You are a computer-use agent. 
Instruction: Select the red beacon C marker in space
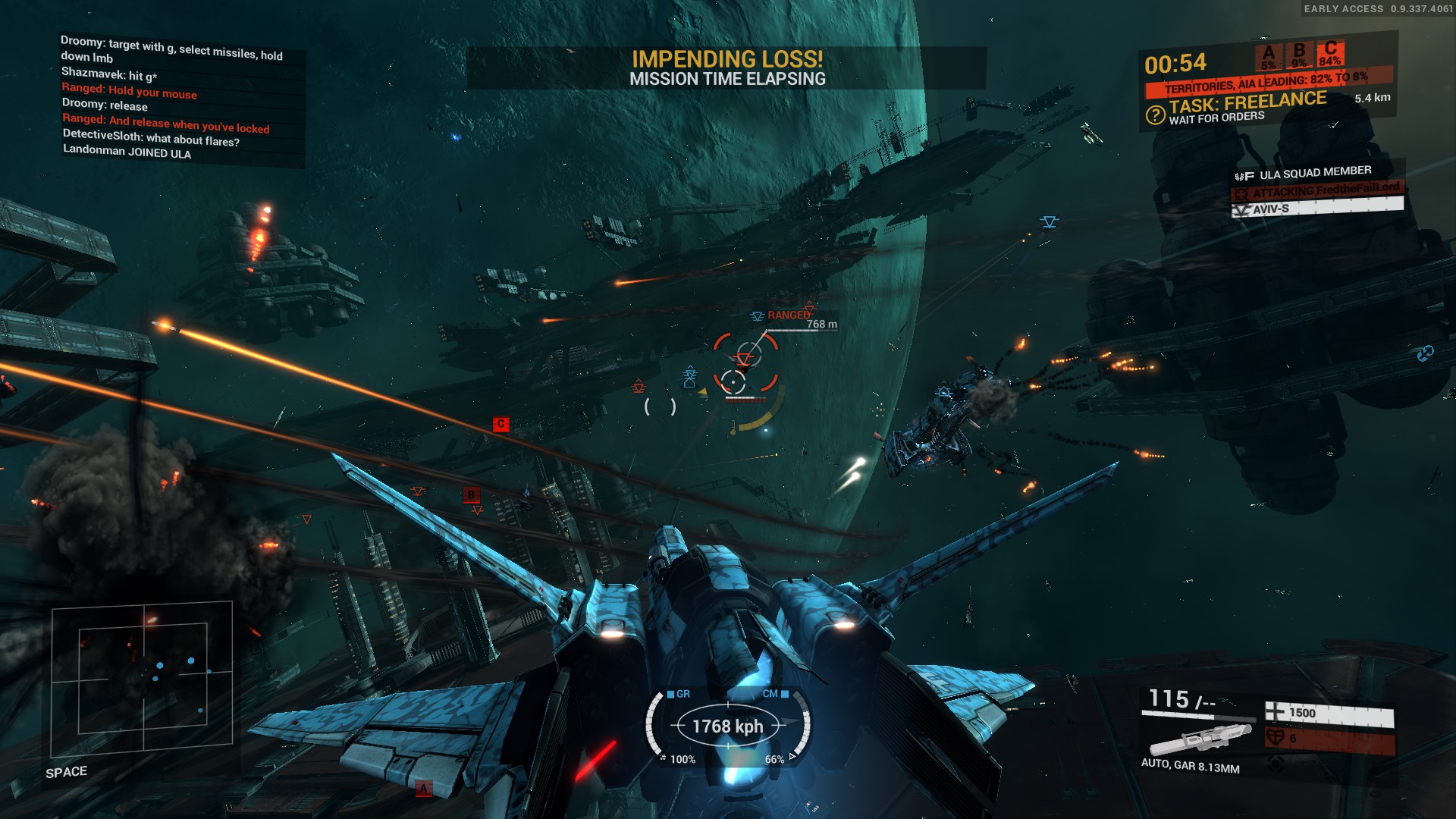[500, 423]
